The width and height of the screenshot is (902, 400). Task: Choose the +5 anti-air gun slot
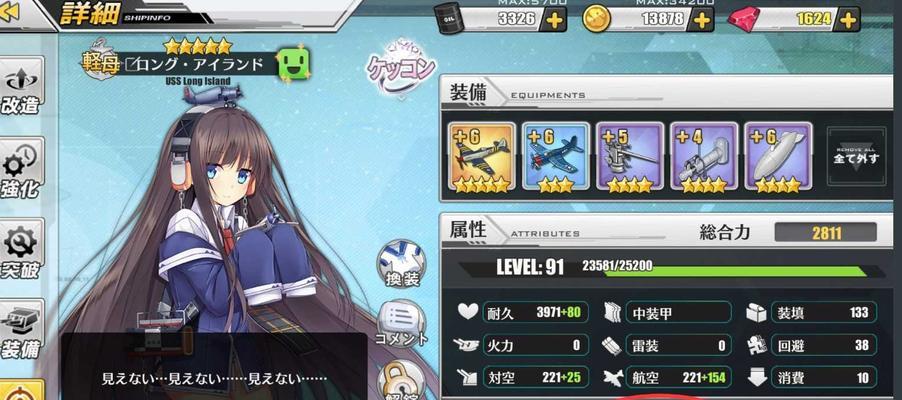click(630, 155)
